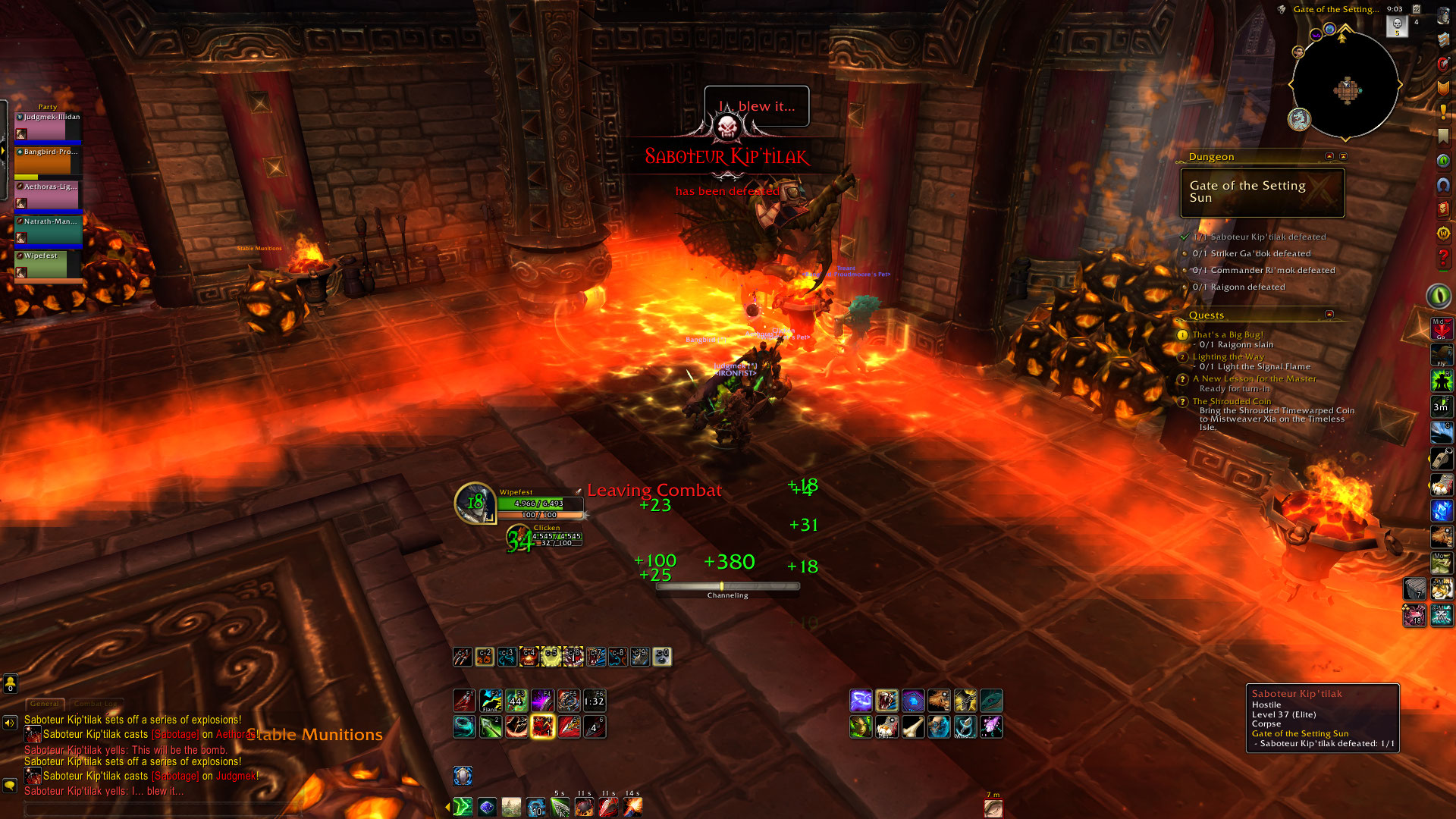Click the roaring cat pet ability icon
Screen dimensions: 1456x819
tap(886, 700)
